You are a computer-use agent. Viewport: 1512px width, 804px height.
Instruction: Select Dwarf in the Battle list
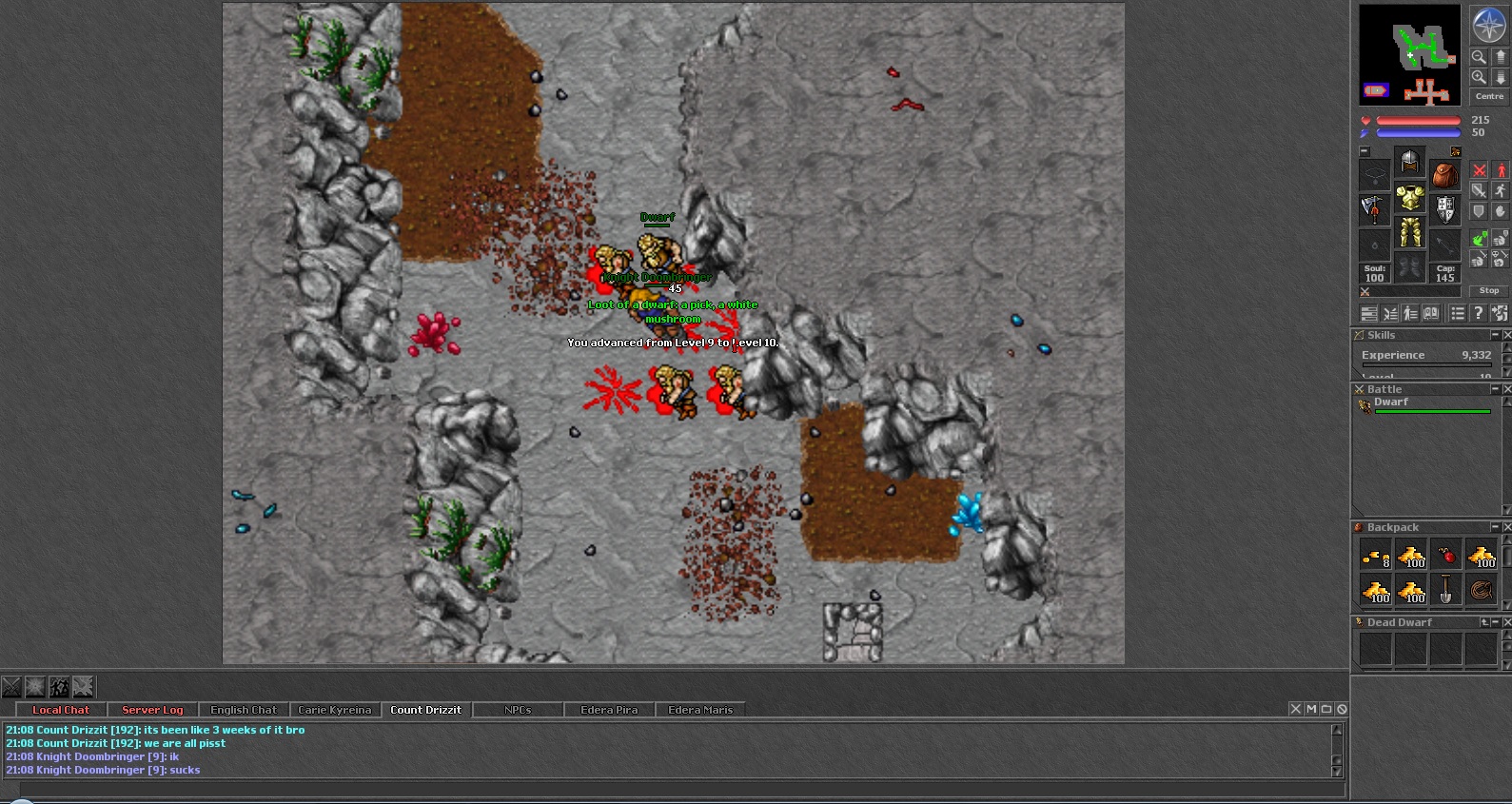[x=1391, y=402]
